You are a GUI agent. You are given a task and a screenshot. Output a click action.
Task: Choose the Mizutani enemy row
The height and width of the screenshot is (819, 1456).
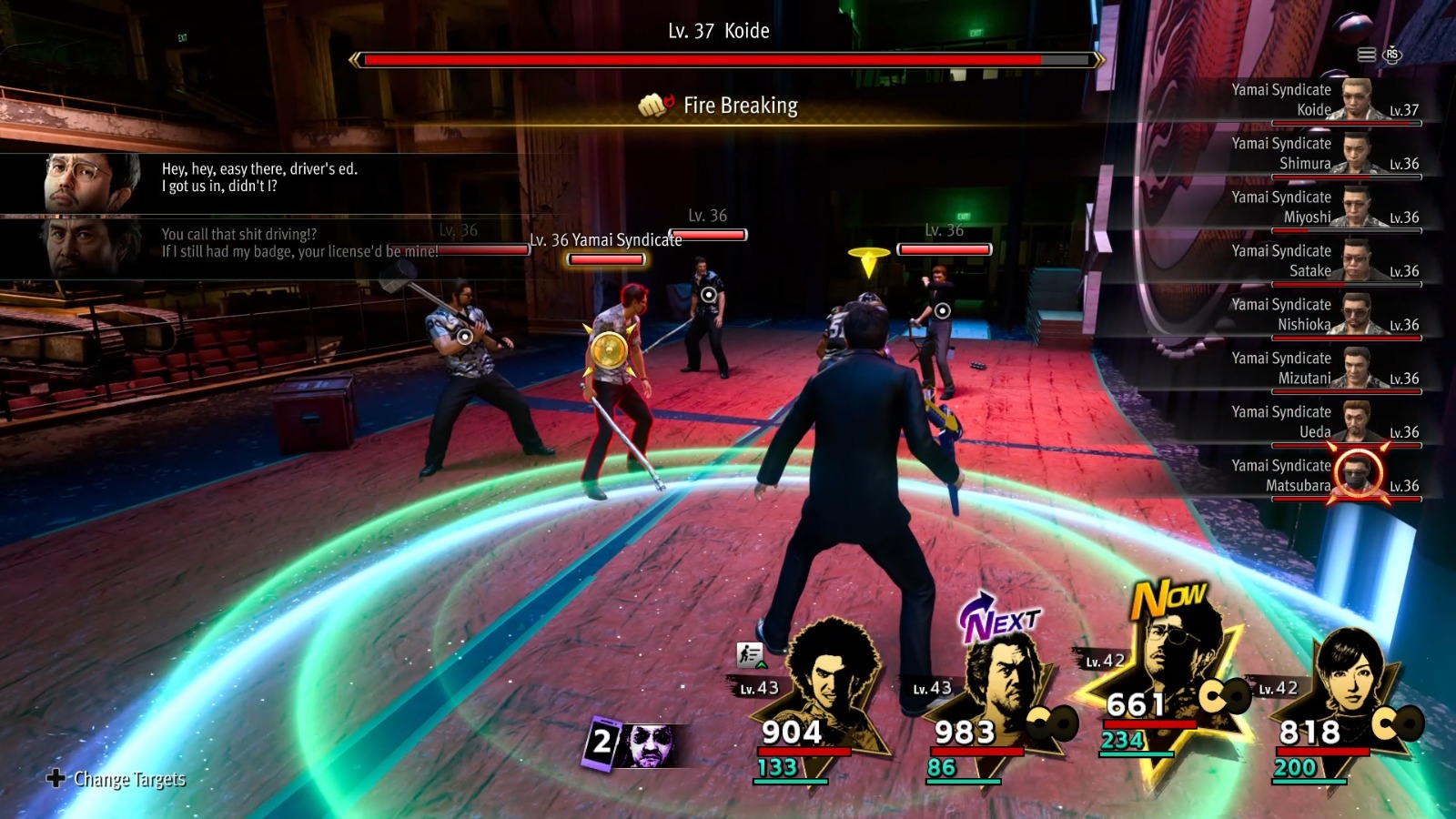[1319, 369]
